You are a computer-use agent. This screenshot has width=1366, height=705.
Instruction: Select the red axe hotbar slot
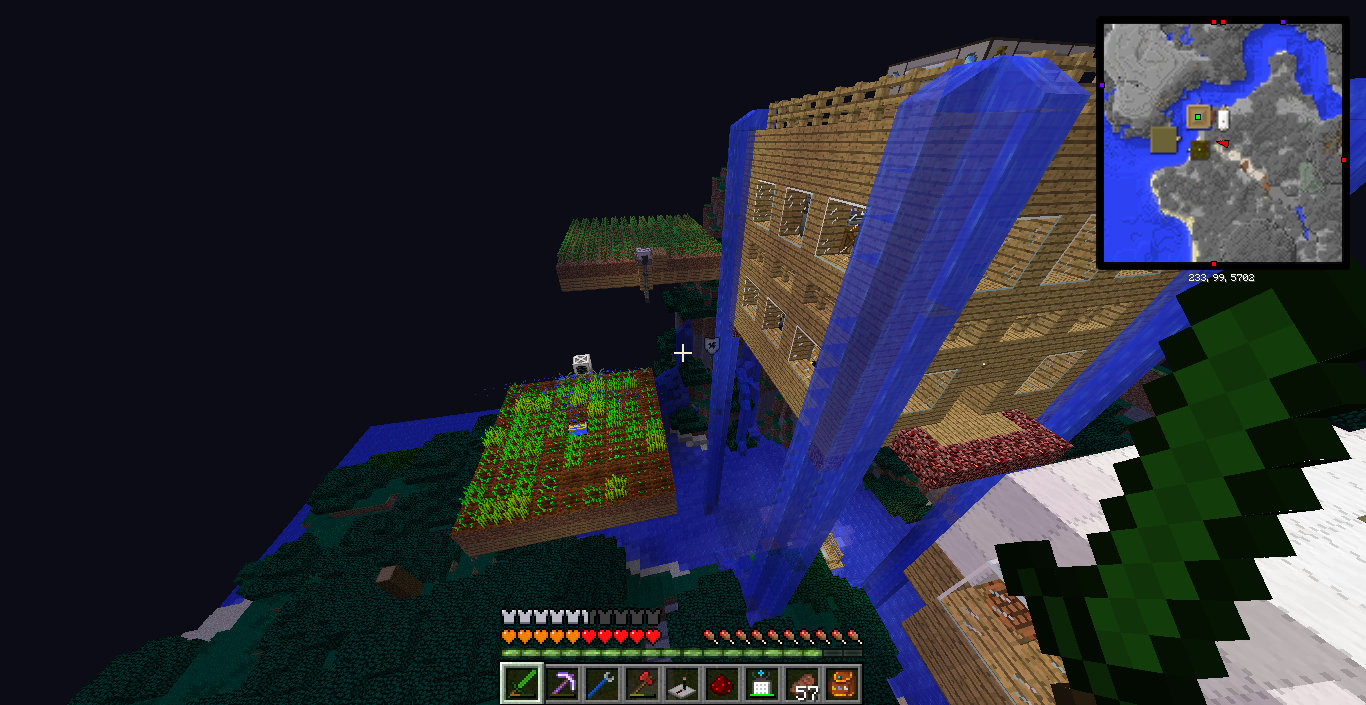[642, 684]
